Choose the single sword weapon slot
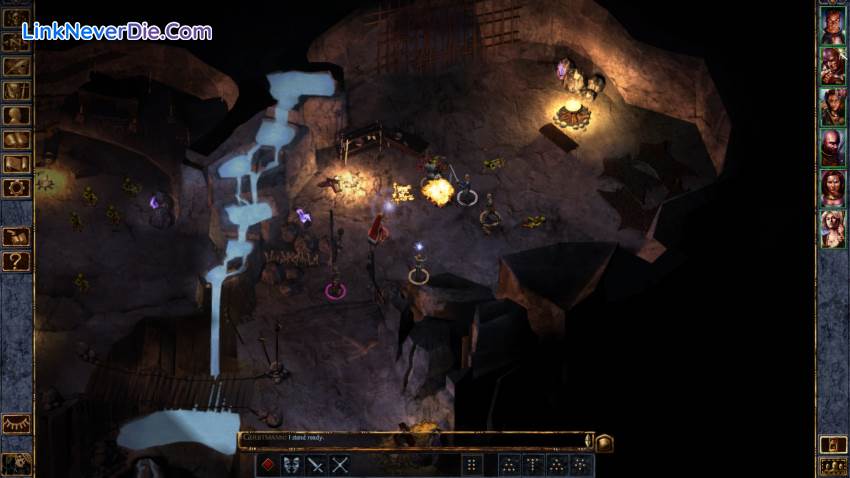The image size is (850, 478). tap(316, 464)
